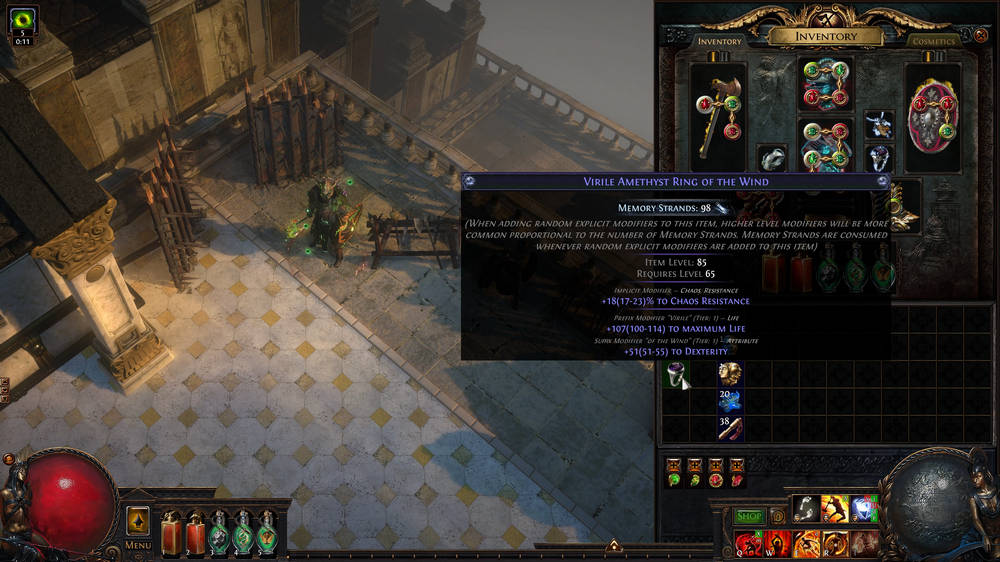Open the game Menu button

pyautogui.click(x=137, y=545)
